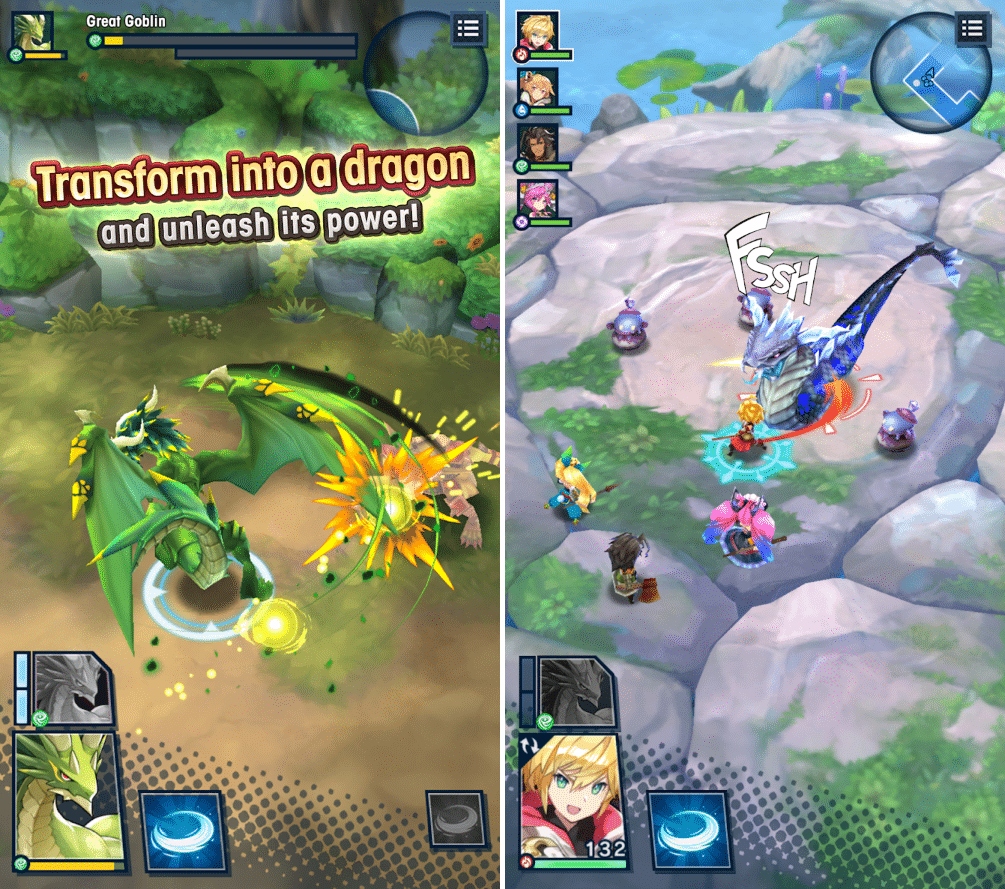Use the blue swirl skill beside the blond hero portrait
The image size is (1005, 889).
(688, 829)
